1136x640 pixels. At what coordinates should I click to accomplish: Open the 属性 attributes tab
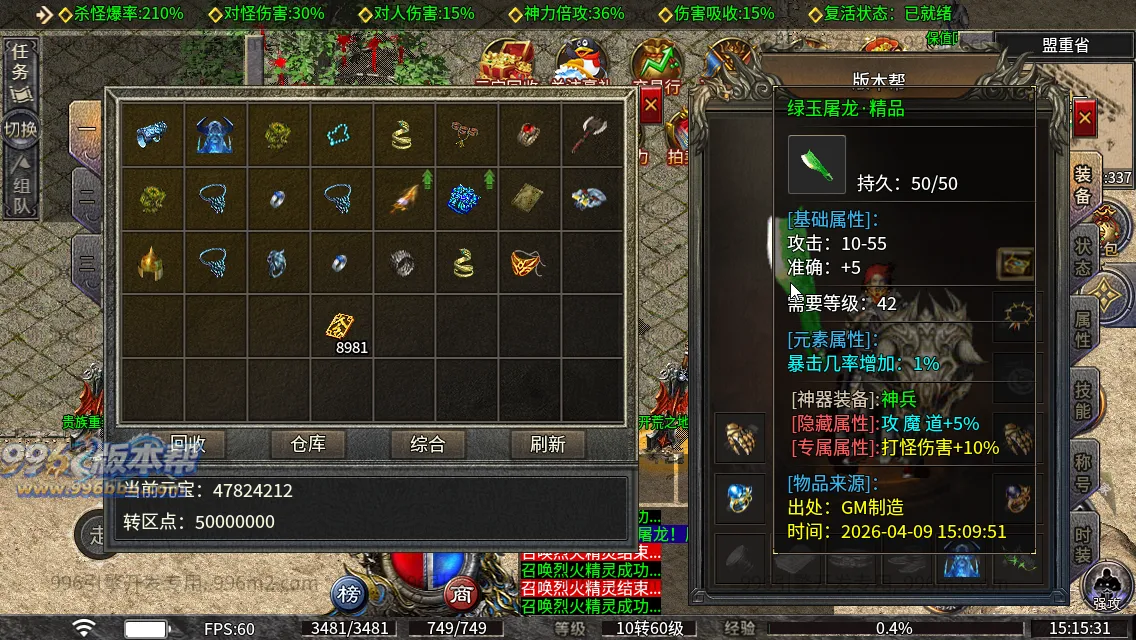[x=1083, y=328]
